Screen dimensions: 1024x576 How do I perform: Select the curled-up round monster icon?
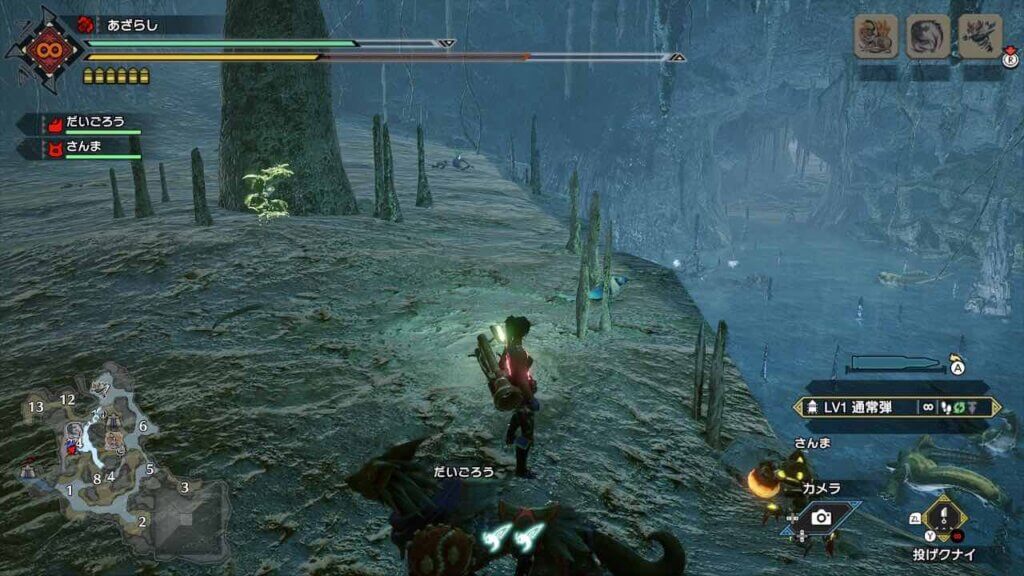click(x=927, y=37)
